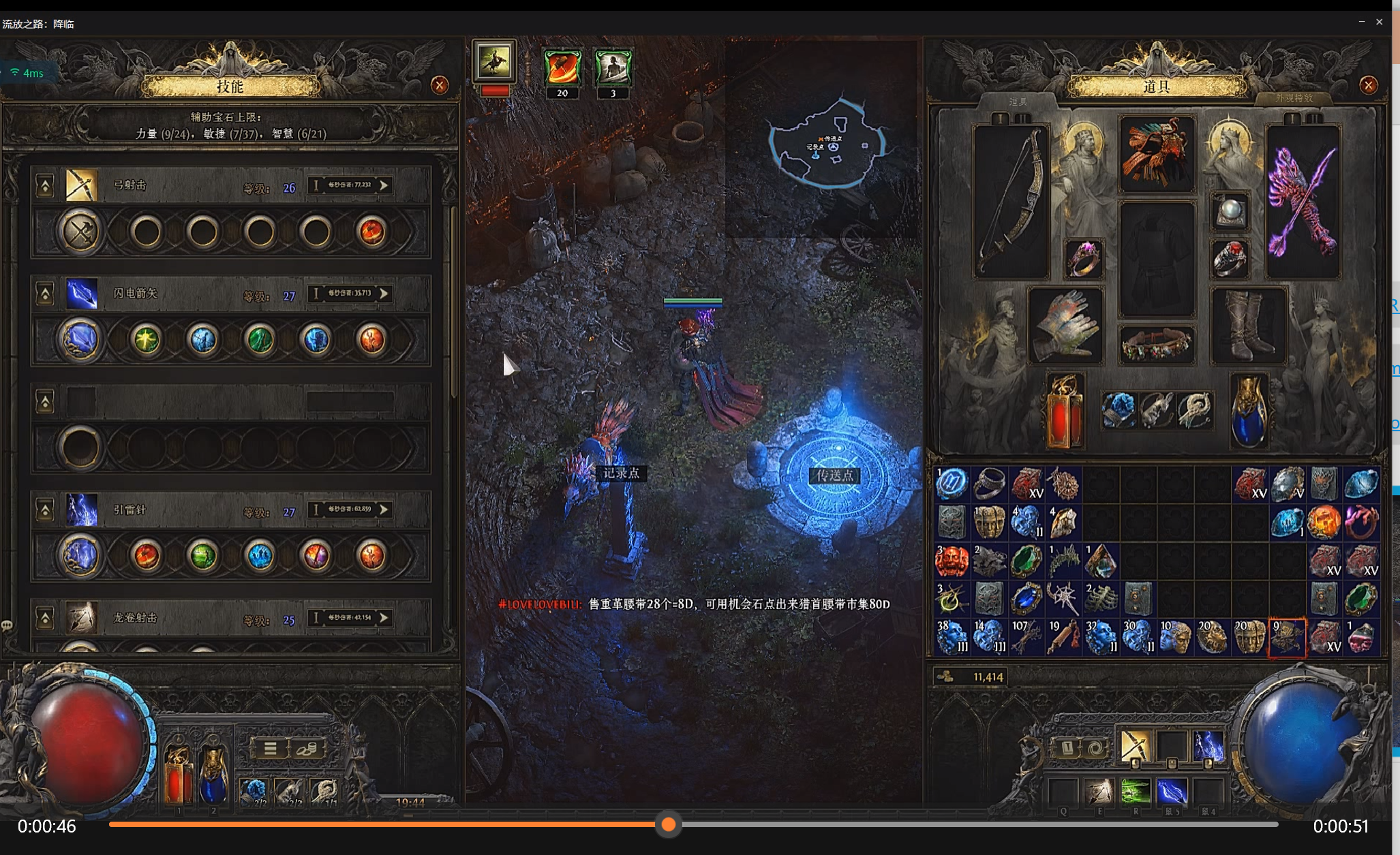The height and width of the screenshot is (855, 1400).
Task: Select the 弓射击 skill icon
Action: [x=81, y=185]
